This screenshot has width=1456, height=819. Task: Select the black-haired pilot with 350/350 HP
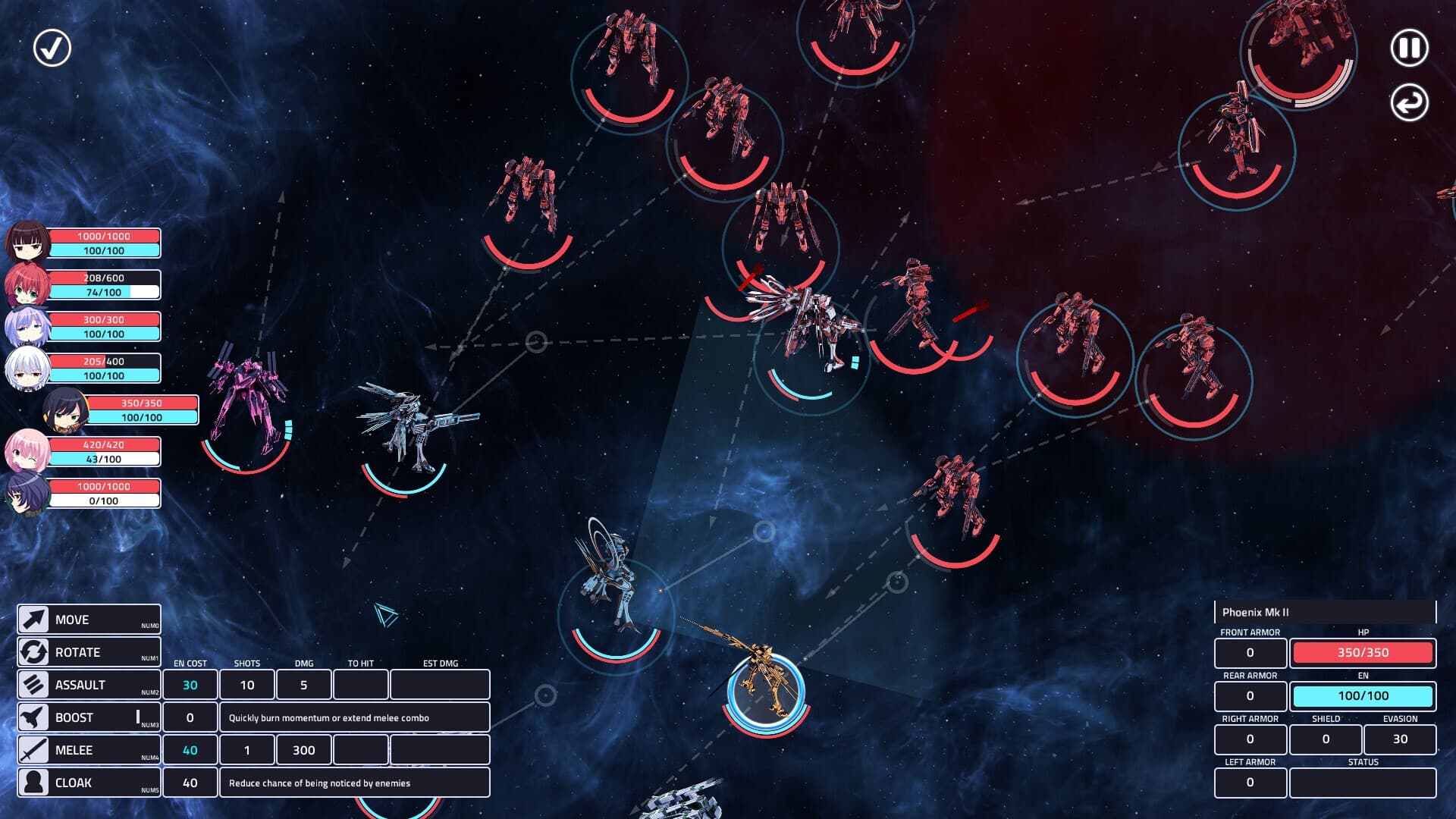pos(66,410)
